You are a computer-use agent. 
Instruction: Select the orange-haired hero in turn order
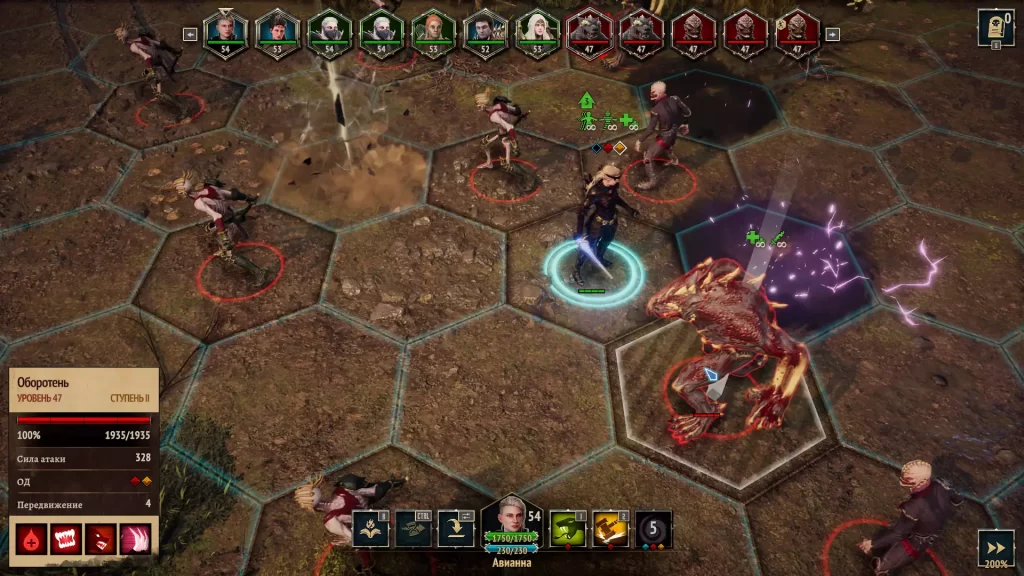[x=434, y=31]
